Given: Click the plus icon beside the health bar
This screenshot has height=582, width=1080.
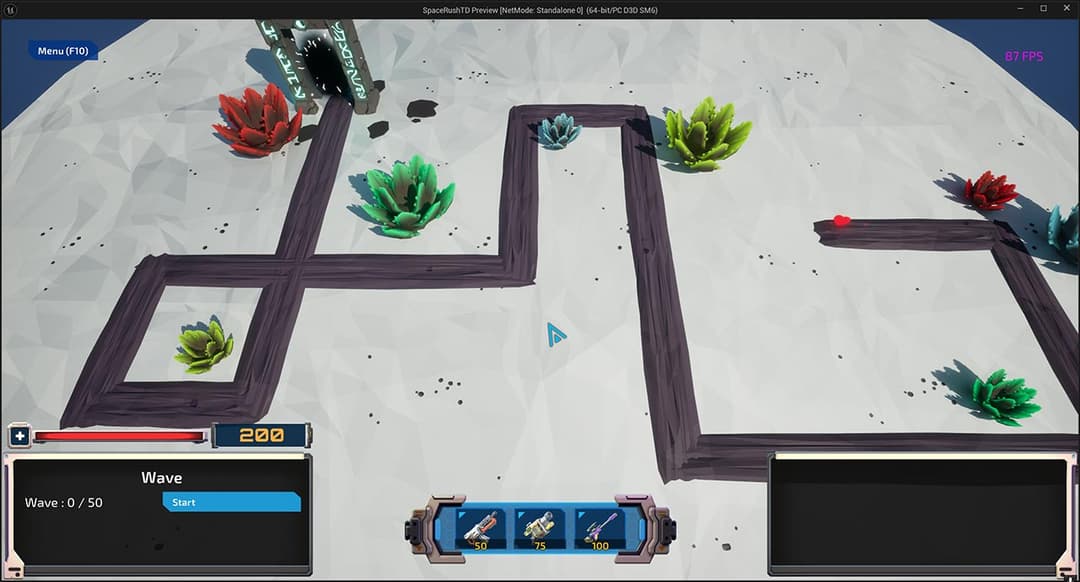Looking at the screenshot, I should tap(20, 437).
